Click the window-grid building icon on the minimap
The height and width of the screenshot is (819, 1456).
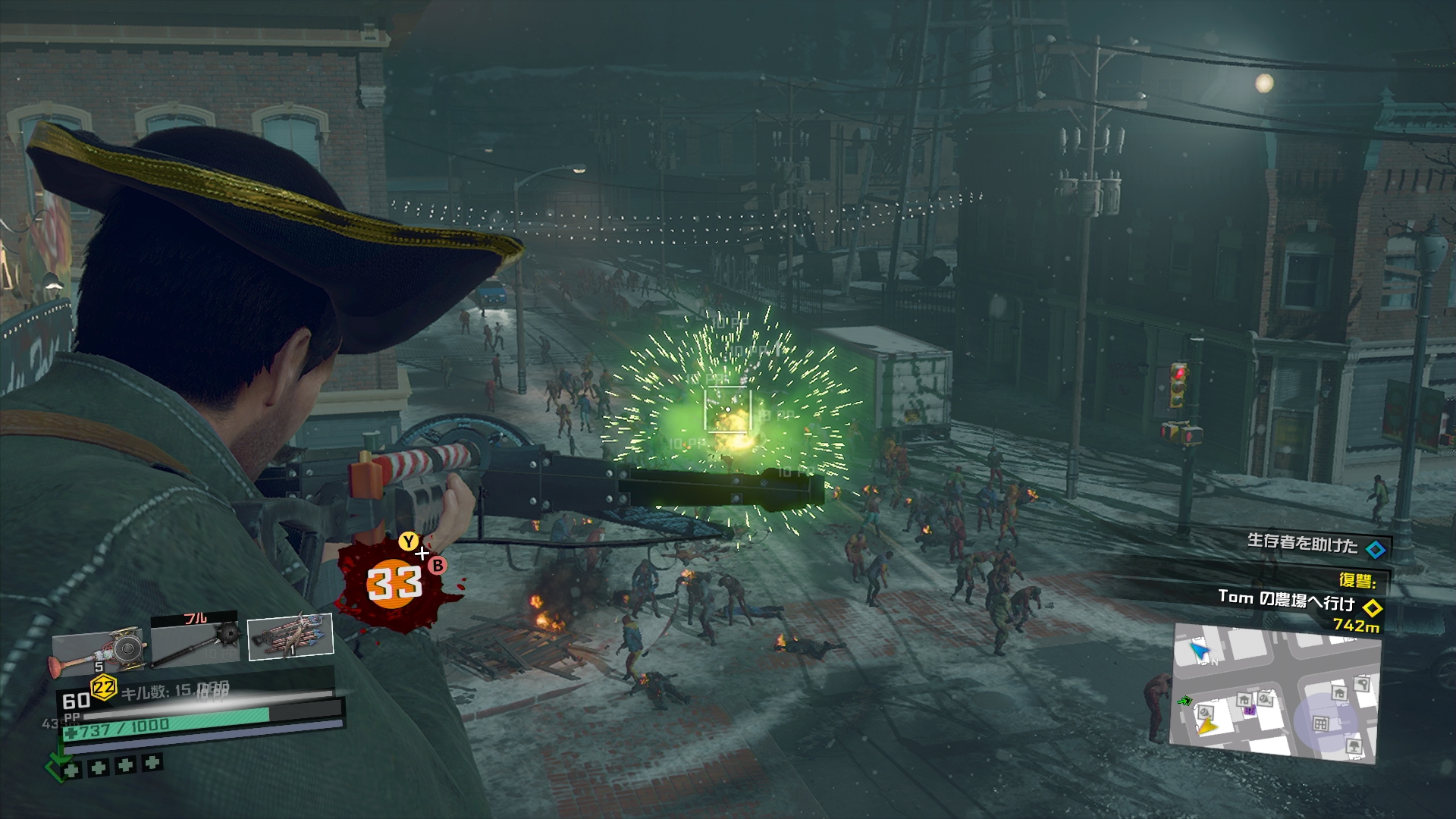click(x=1320, y=723)
